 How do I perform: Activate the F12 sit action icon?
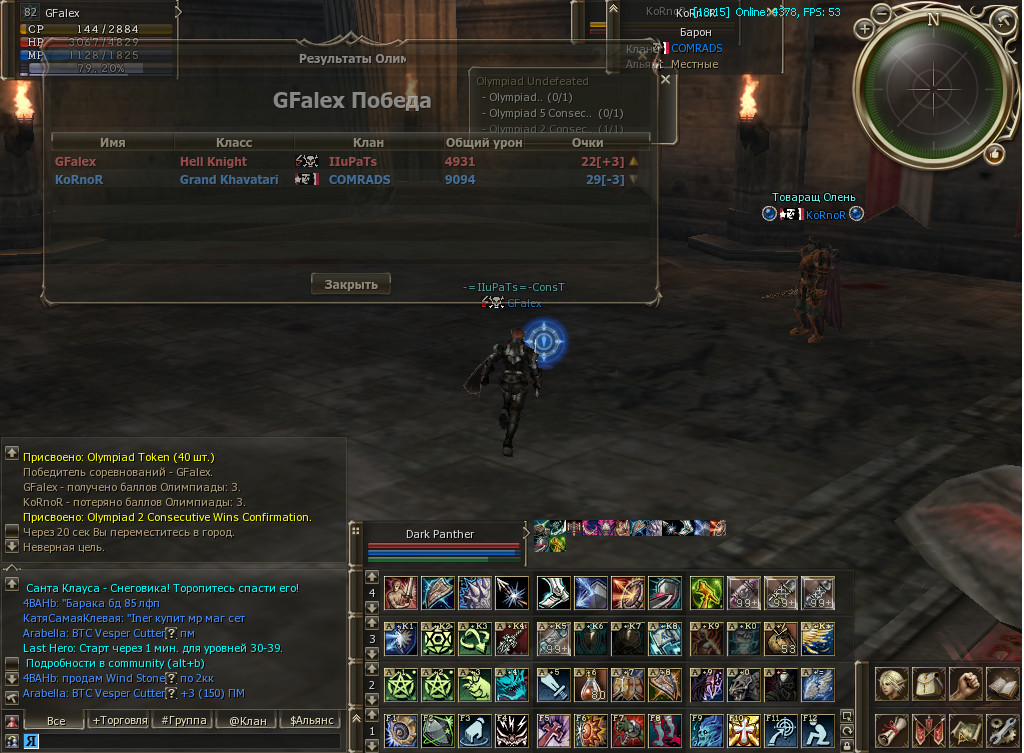point(817,728)
